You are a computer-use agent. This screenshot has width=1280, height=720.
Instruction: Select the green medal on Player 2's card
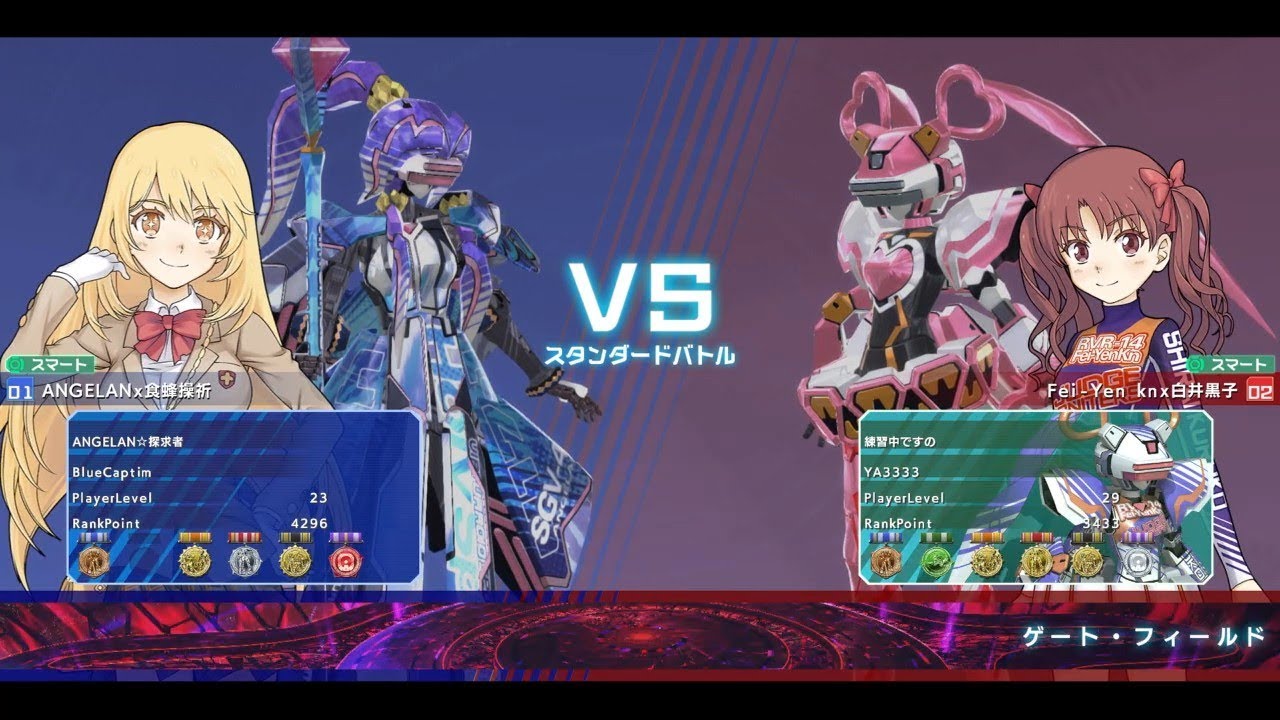936,560
